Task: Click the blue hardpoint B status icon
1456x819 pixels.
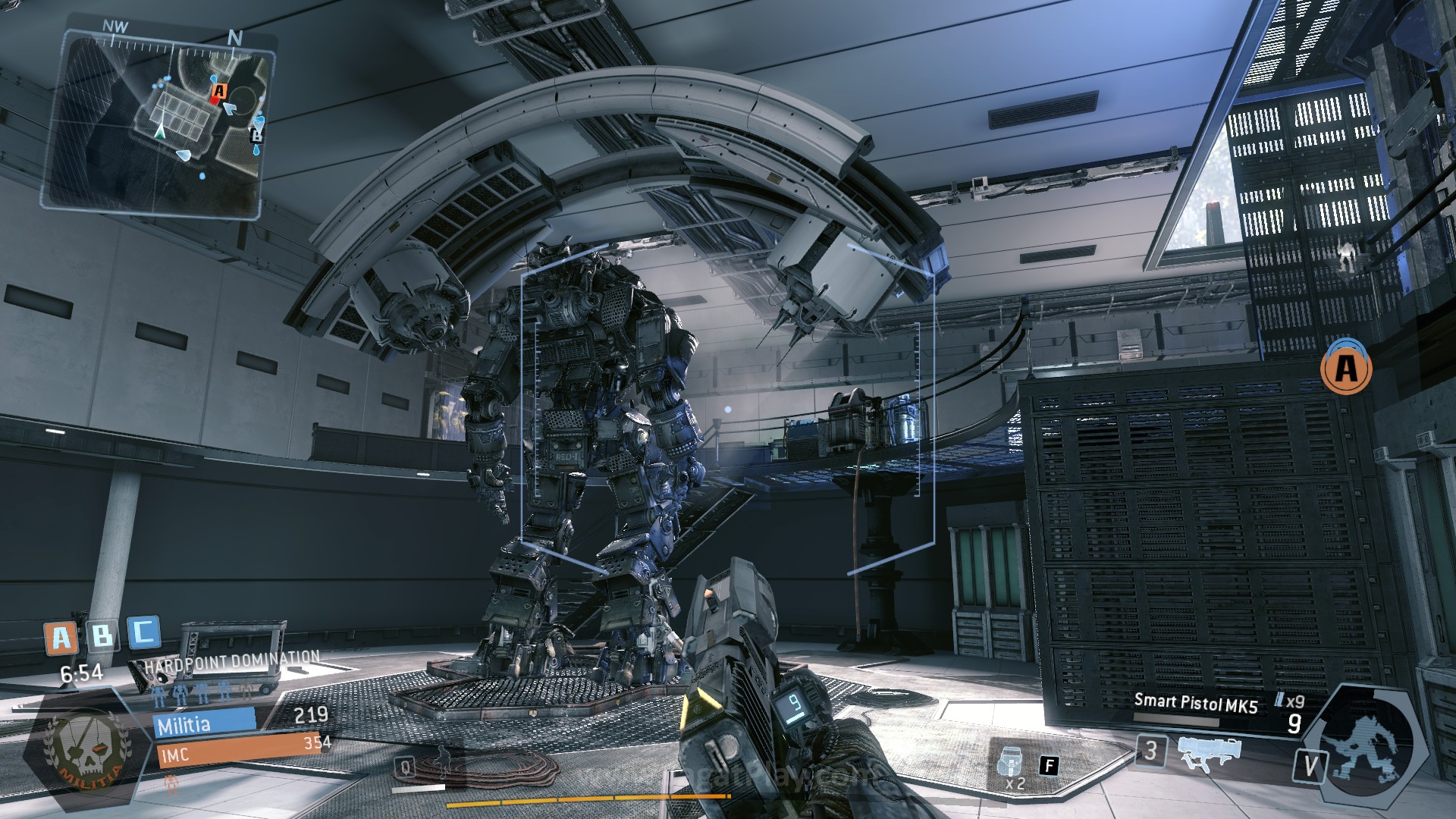Action: [x=102, y=635]
